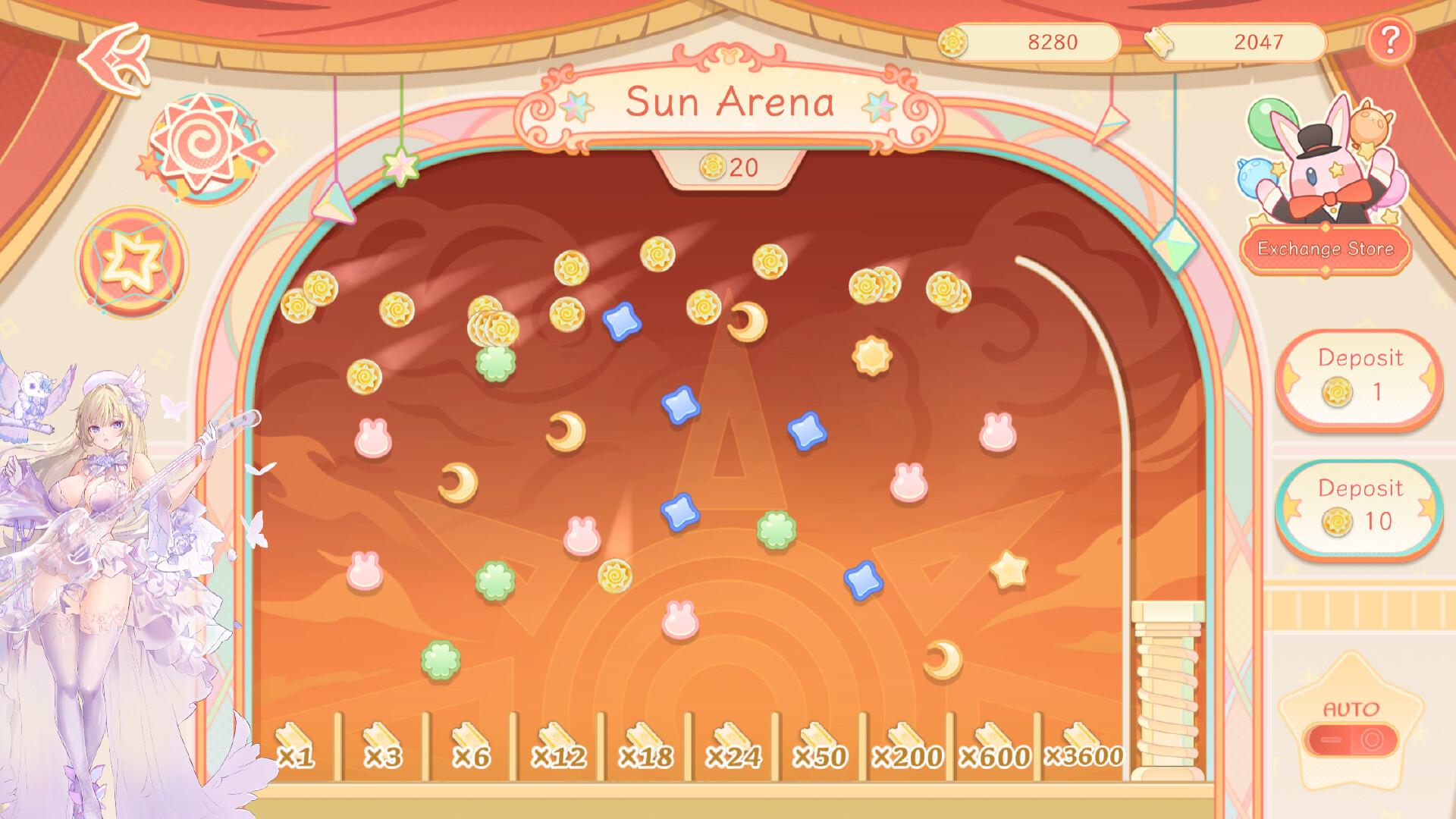Image resolution: width=1456 pixels, height=819 pixels.
Task: Open the Exchange Store
Action: (x=1326, y=246)
